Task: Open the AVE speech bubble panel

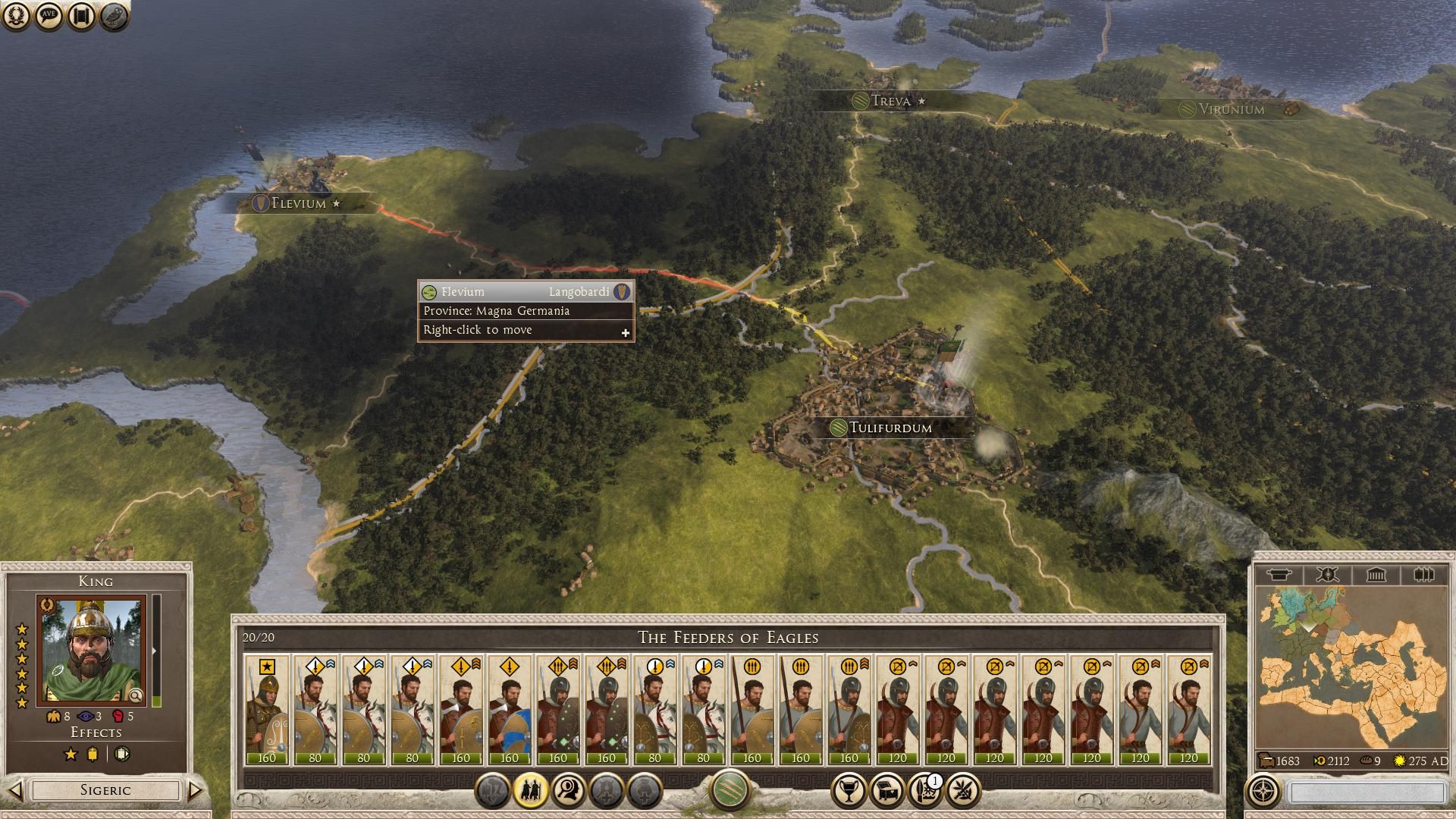Action: tap(49, 16)
